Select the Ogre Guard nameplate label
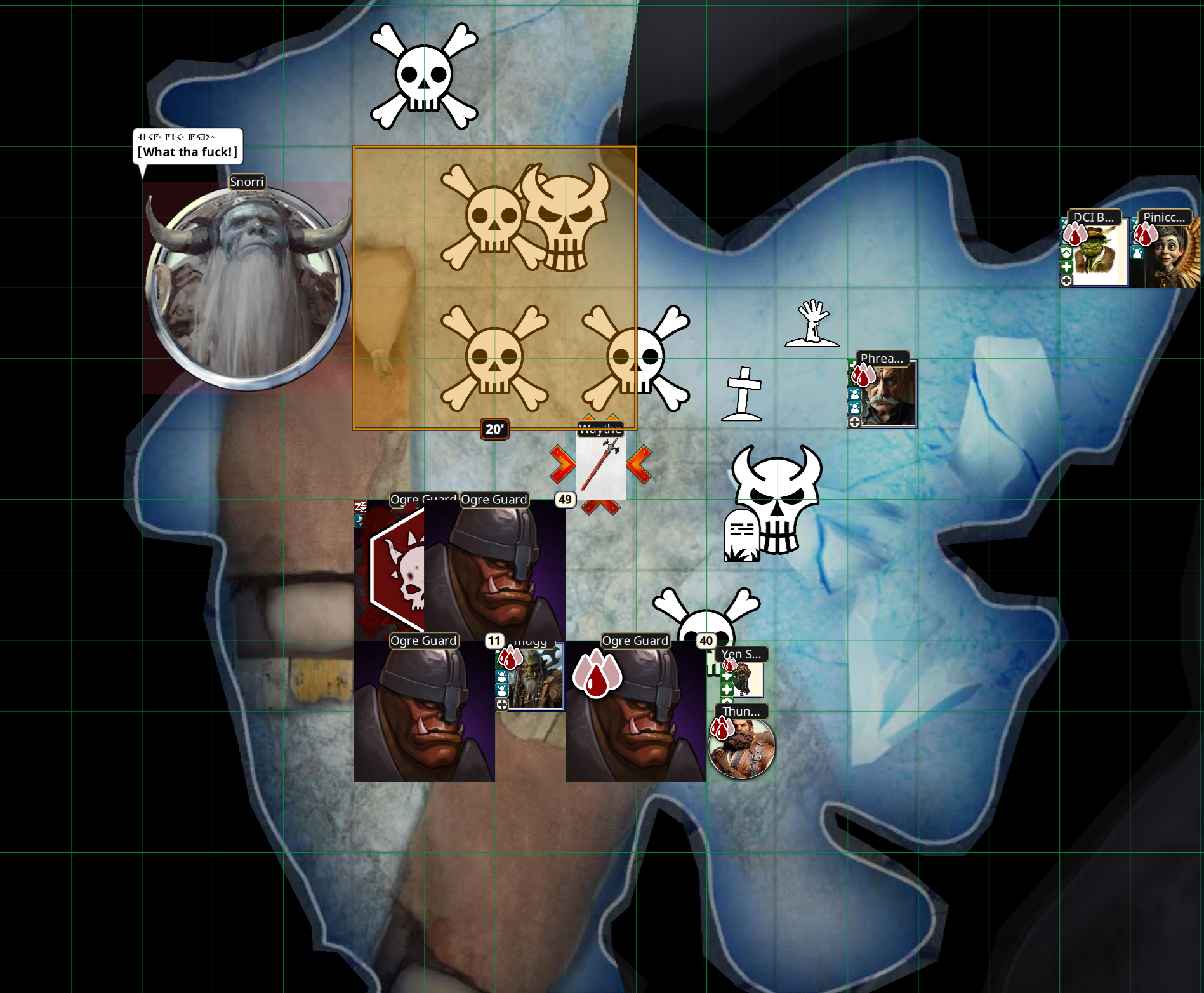The width and height of the screenshot is (1204, 993). click(423, 500)
